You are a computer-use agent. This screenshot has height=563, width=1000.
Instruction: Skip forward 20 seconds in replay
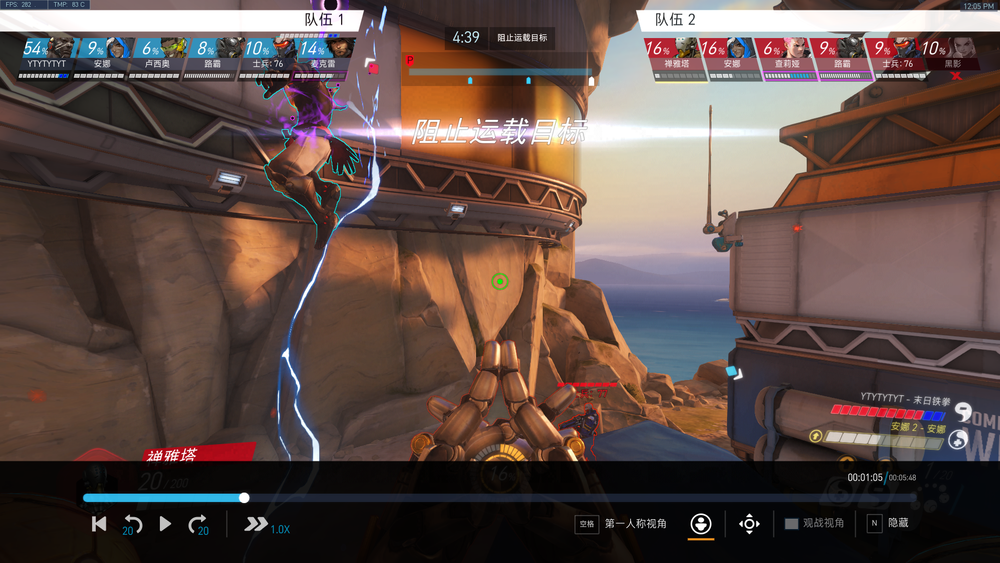click(x=198, y=524)
